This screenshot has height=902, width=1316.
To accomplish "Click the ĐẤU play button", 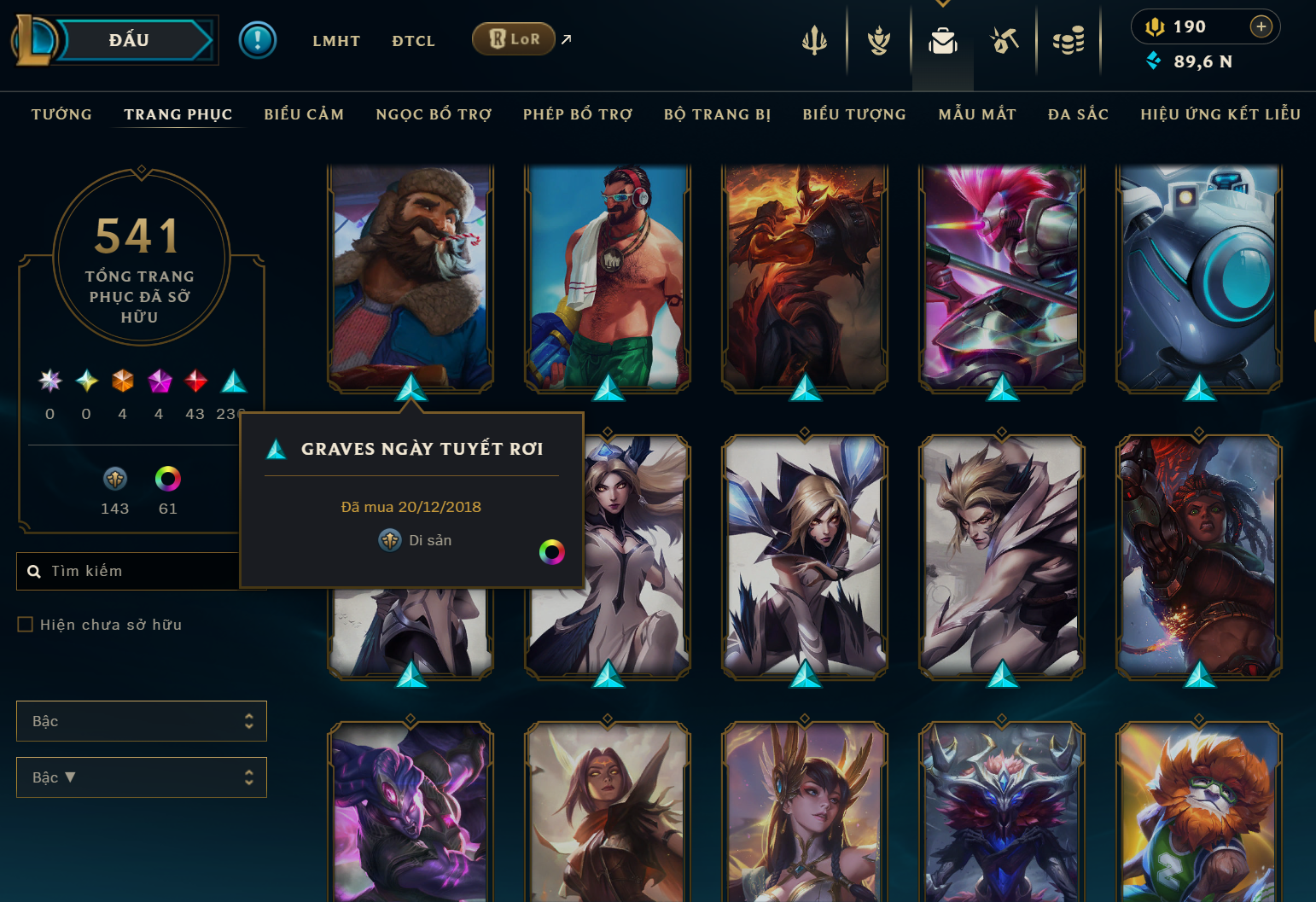I will click(x=130, y=40).
